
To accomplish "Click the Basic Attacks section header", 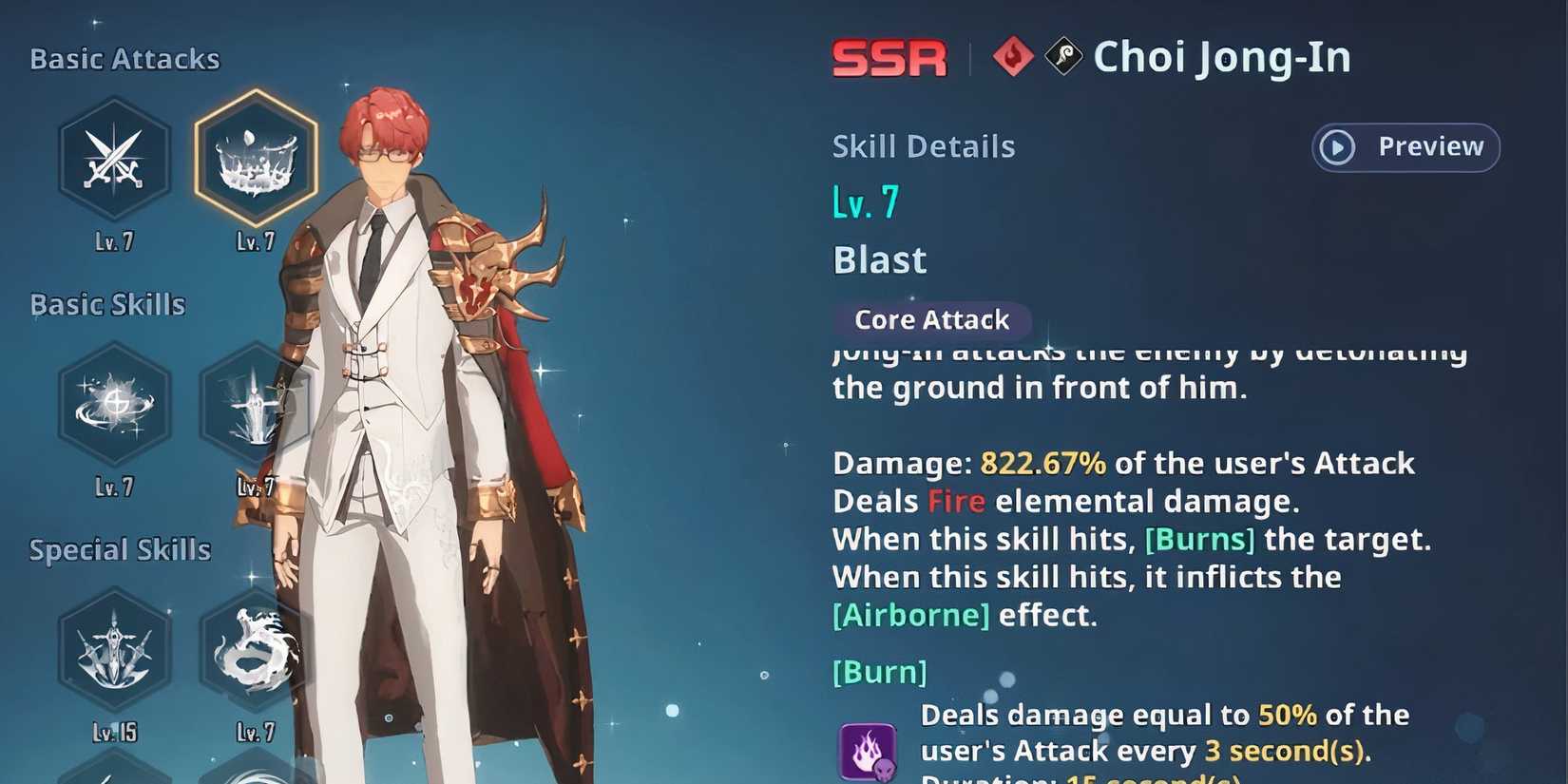I will 124,58.
